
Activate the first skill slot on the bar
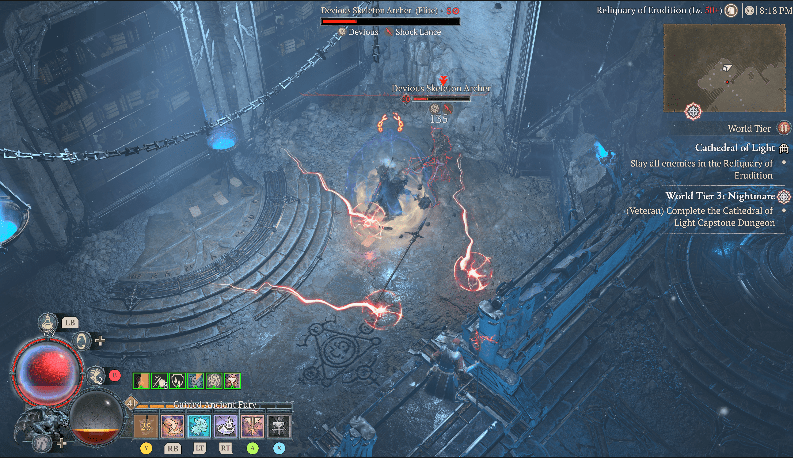145,426
